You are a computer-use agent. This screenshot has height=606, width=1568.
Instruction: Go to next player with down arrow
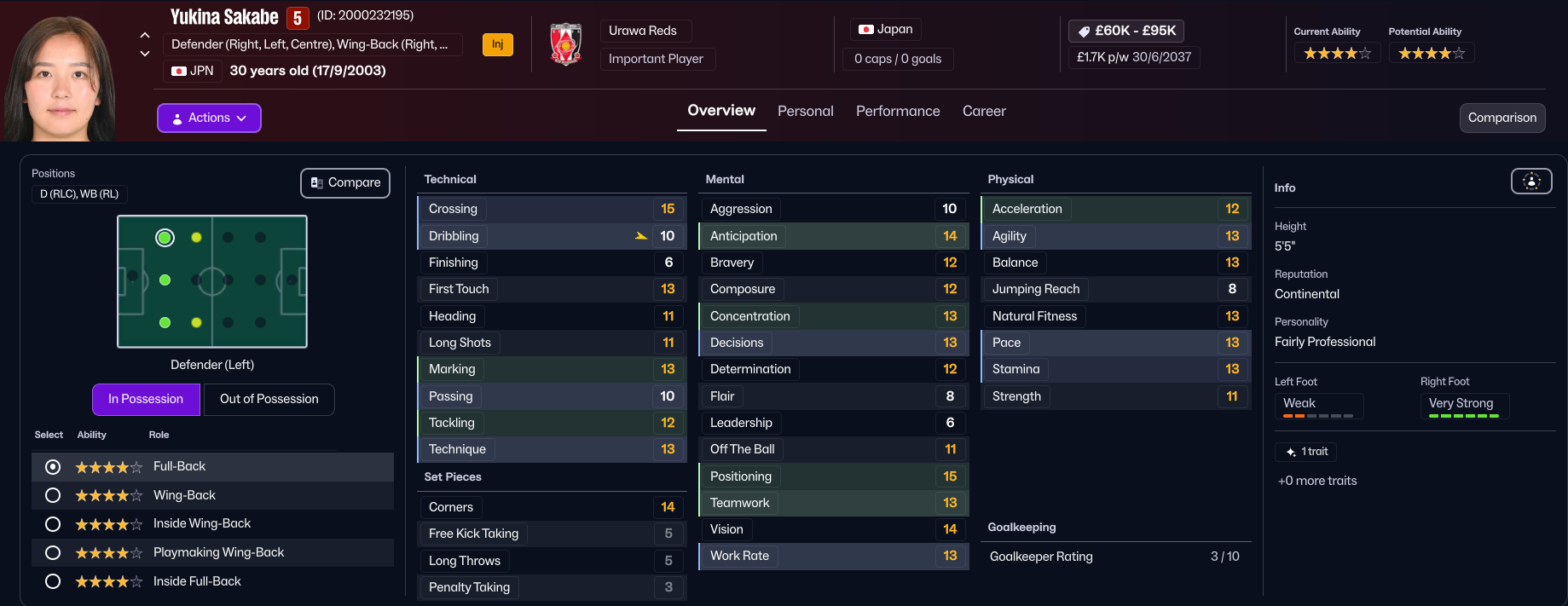pos(145,54)
